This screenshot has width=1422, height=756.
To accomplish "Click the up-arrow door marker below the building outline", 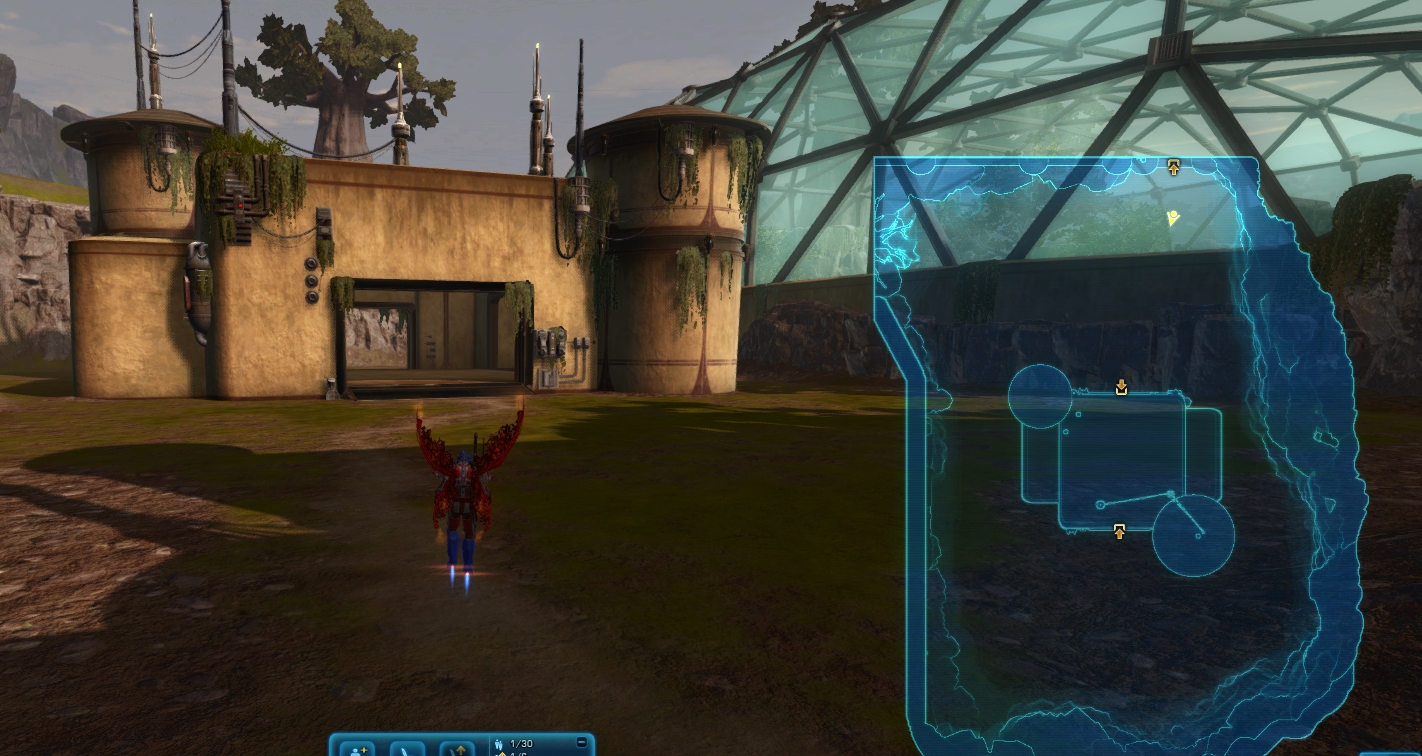I will [x=1119, y=532].
